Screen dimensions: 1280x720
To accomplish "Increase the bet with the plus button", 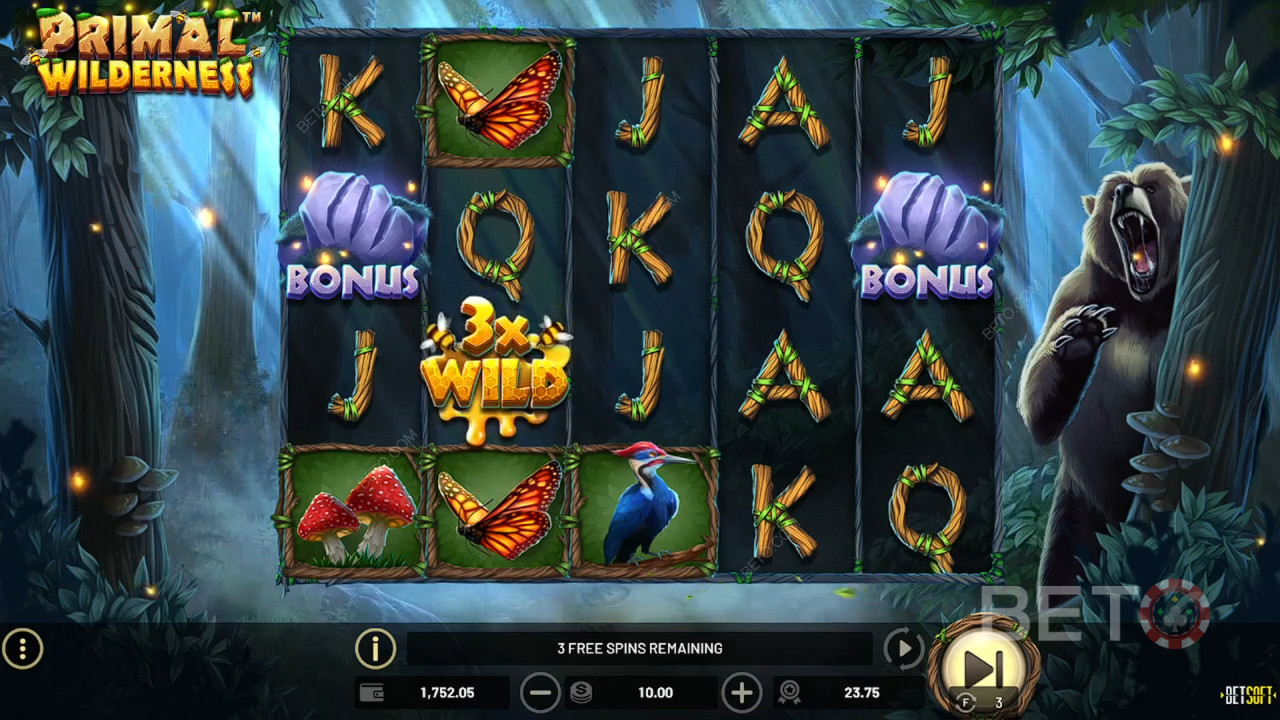I will click(741, 692).
